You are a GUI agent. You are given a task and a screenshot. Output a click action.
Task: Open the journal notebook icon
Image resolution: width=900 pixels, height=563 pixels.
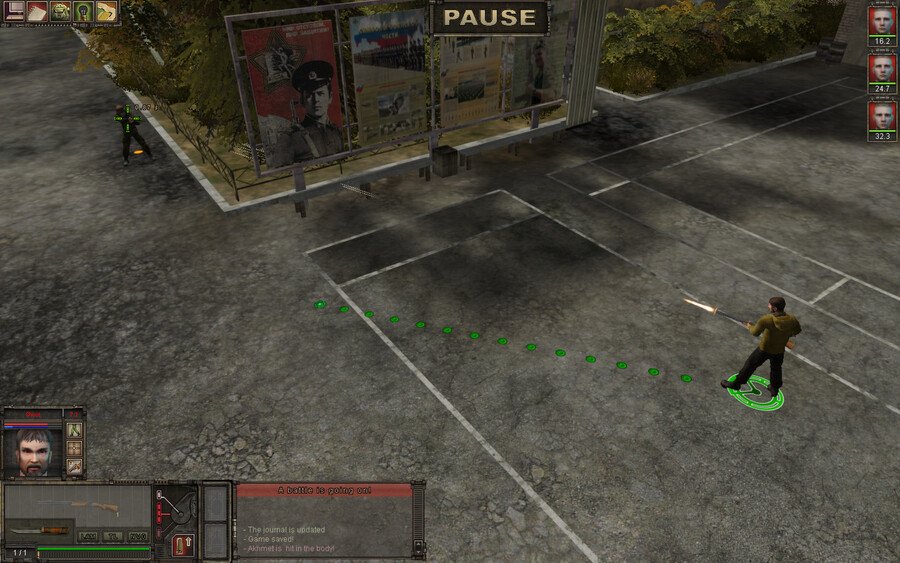tap(37, 11)
